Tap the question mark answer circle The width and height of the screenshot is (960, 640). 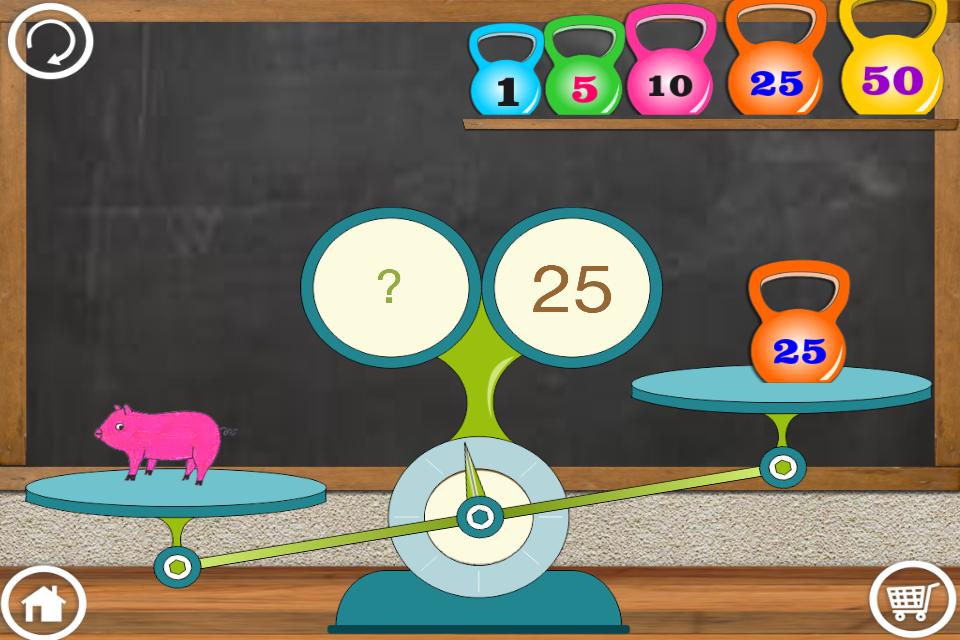389,287
